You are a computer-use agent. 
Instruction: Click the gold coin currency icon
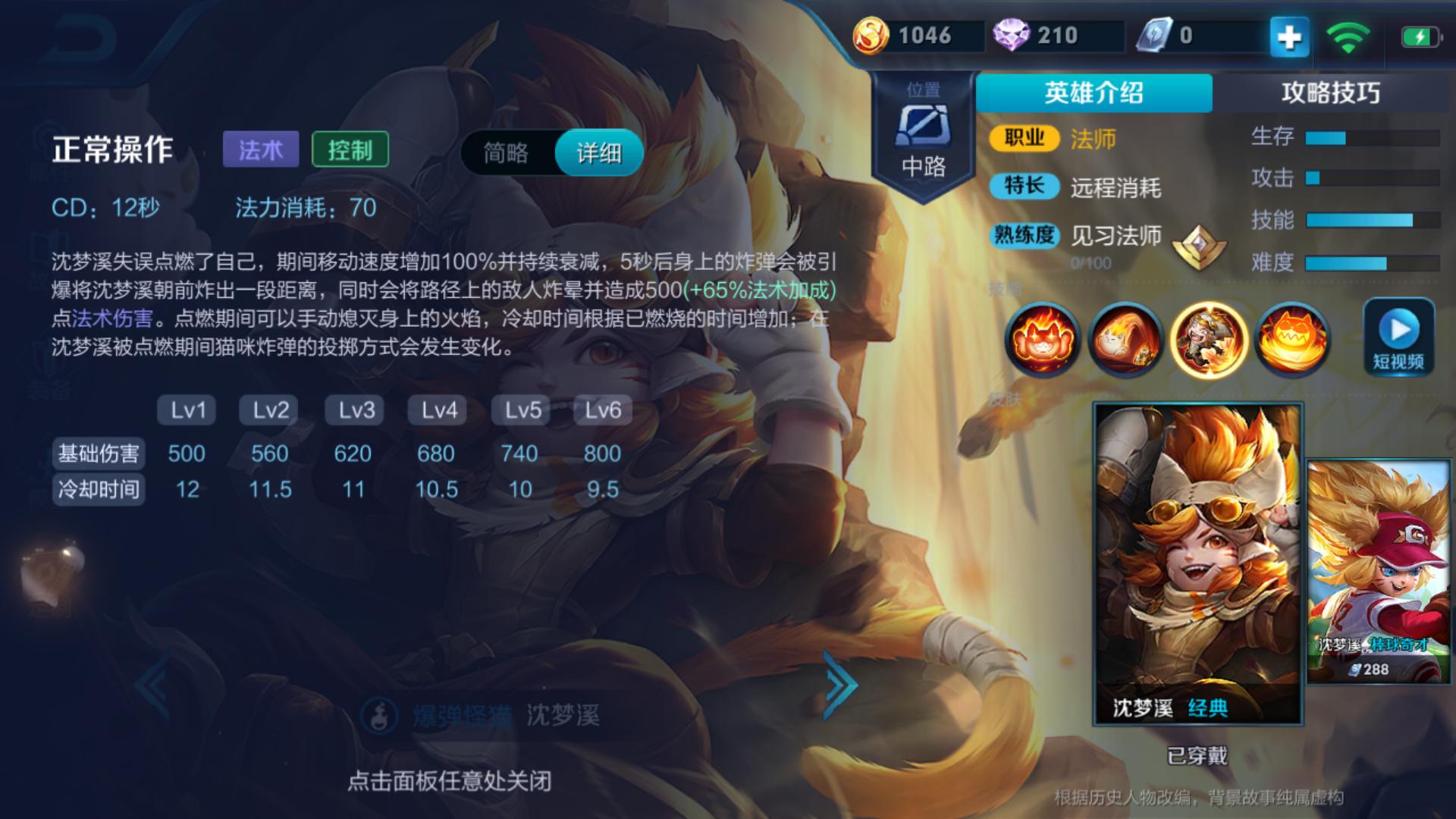point(876,33)
